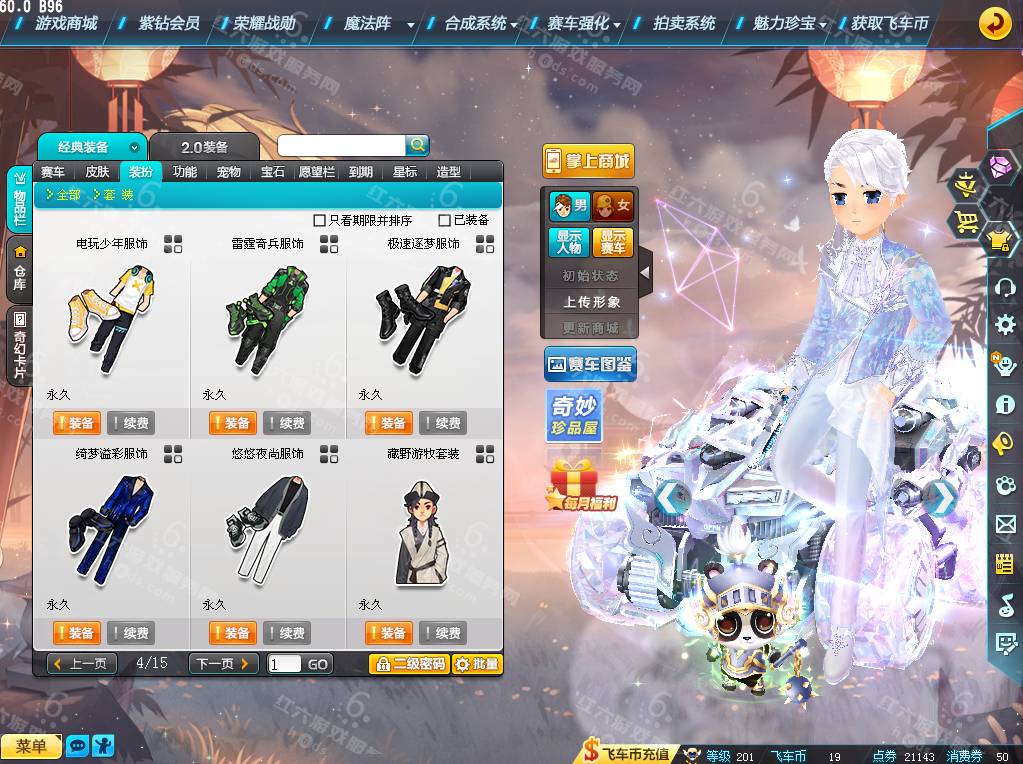Screen dimensions: 1023x764
Task: Open the 二级密码 secondary password button
Action: pos(408,664)
